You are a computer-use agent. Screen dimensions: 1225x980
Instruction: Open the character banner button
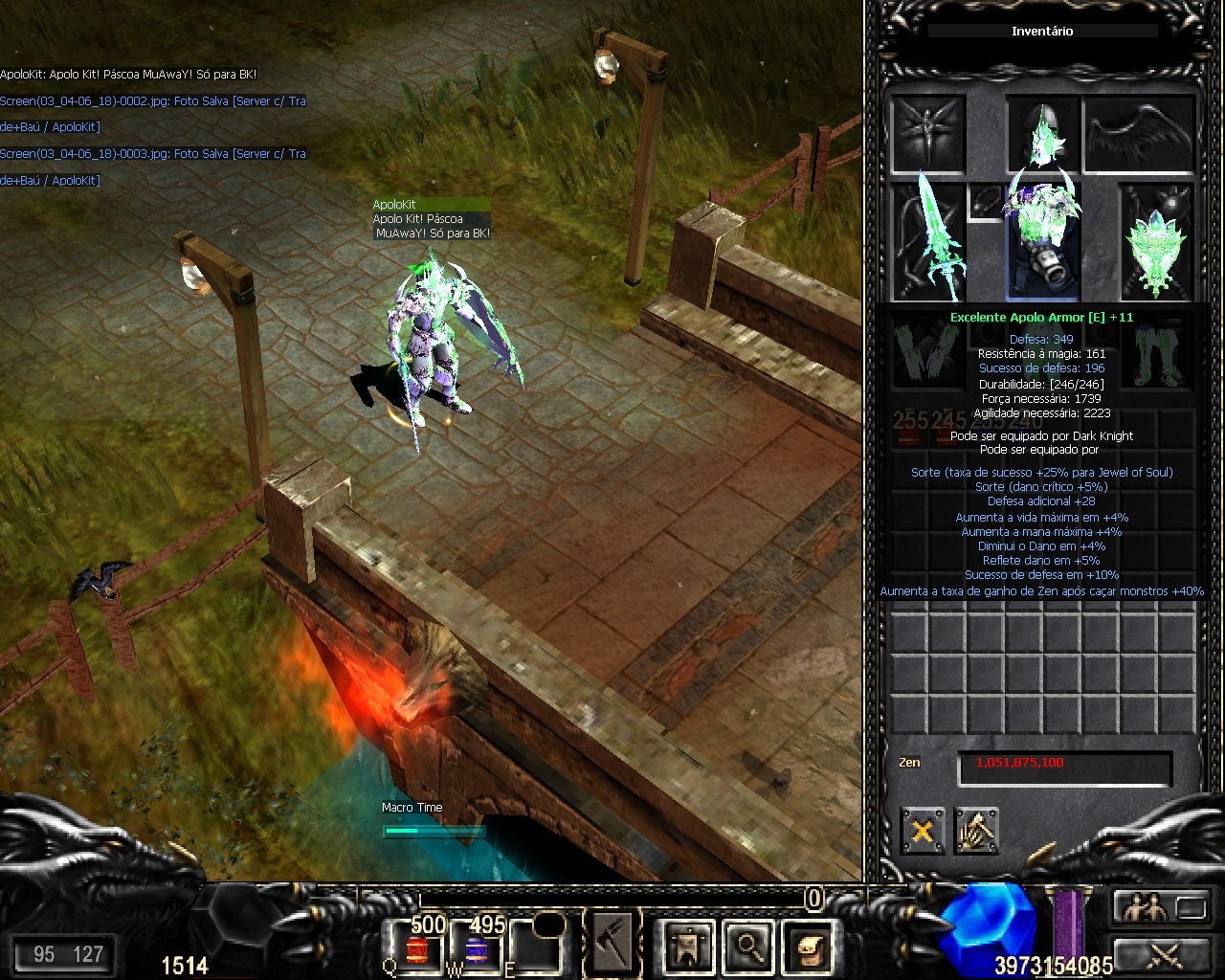[x=688, y=946]
